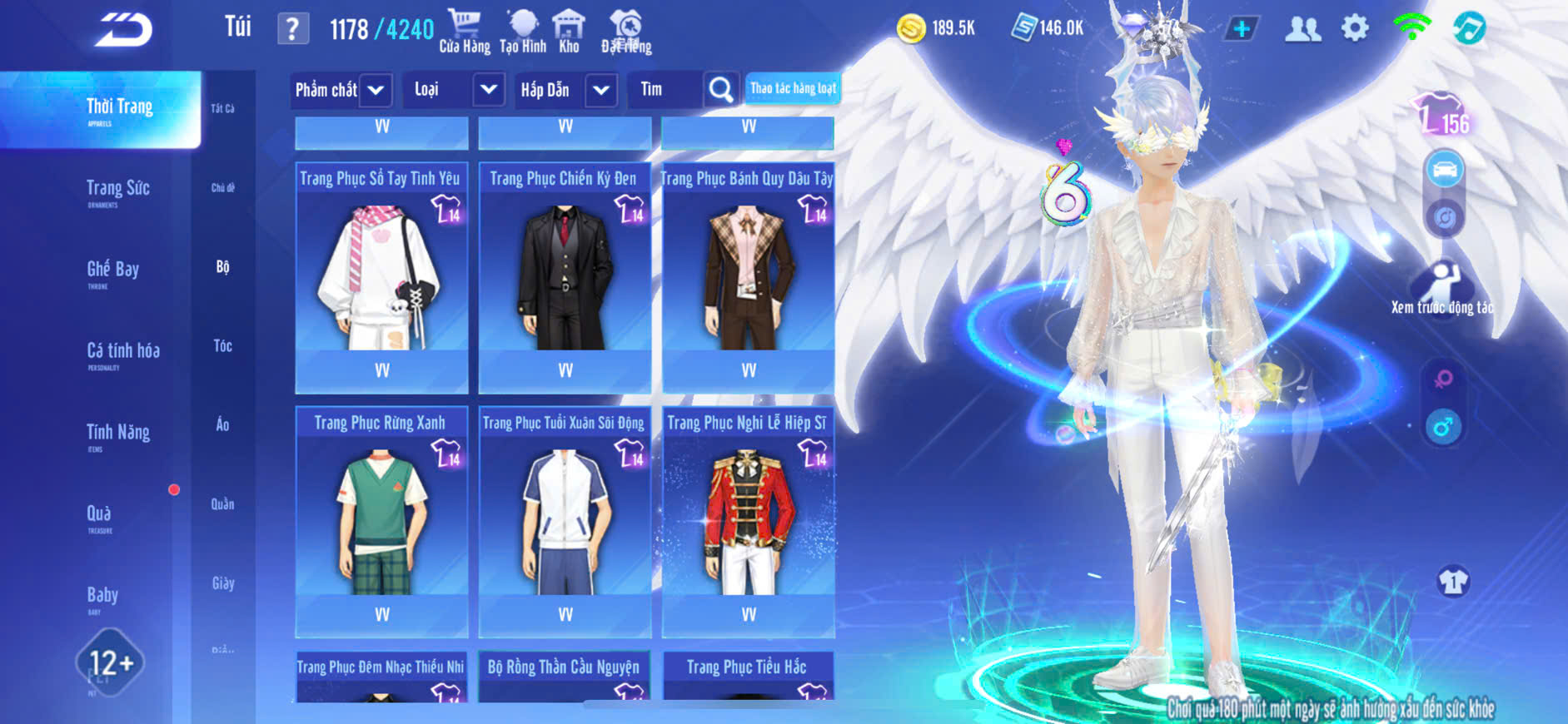This screenshot has height=724, width=1568.
Task: Choose the Trang Phục Nghi Lễ Hiệp Sĩ outfit
Action: tap(748, 520)
